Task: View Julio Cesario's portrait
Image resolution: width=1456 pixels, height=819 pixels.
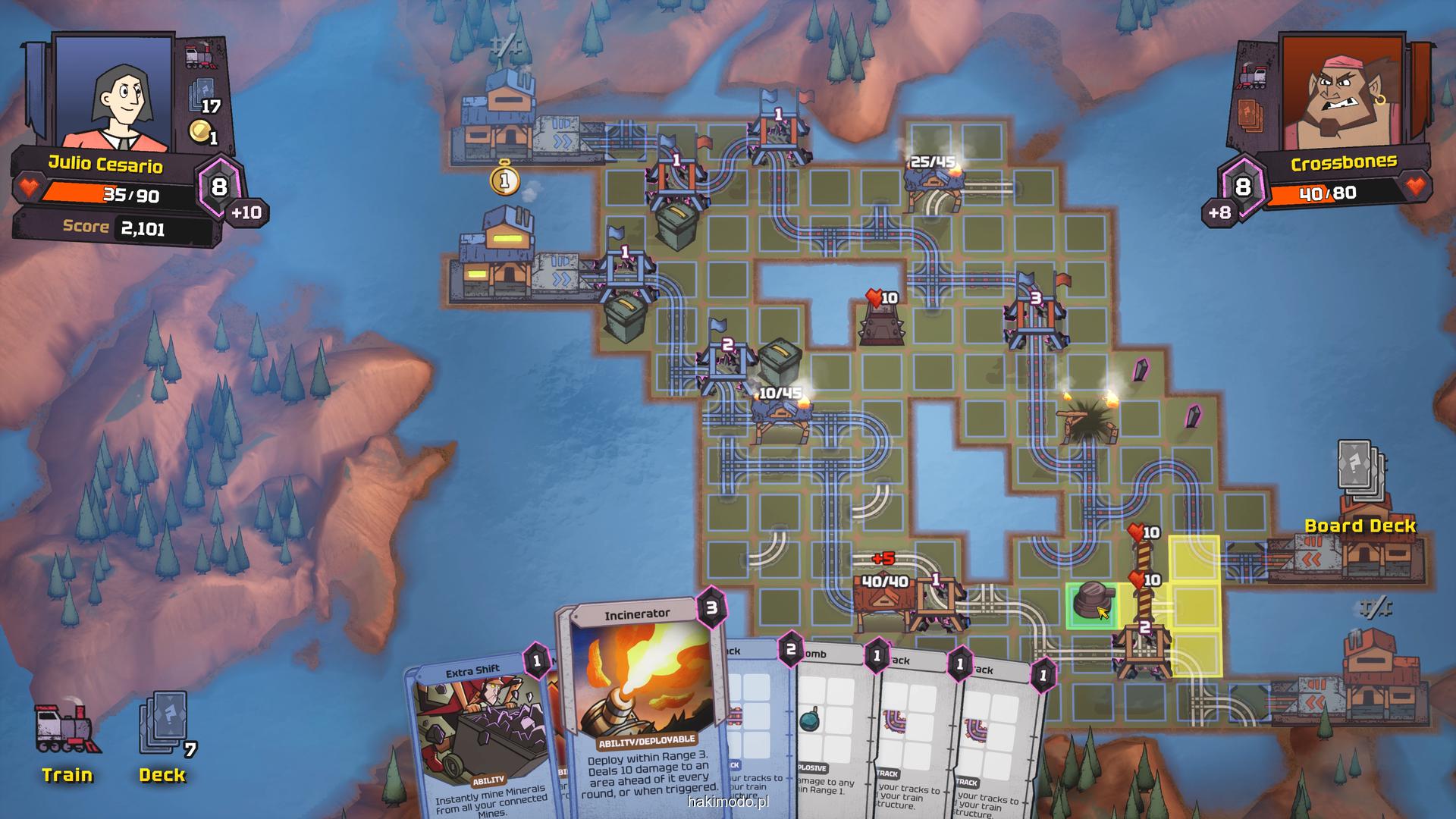Action: [114, 91]
